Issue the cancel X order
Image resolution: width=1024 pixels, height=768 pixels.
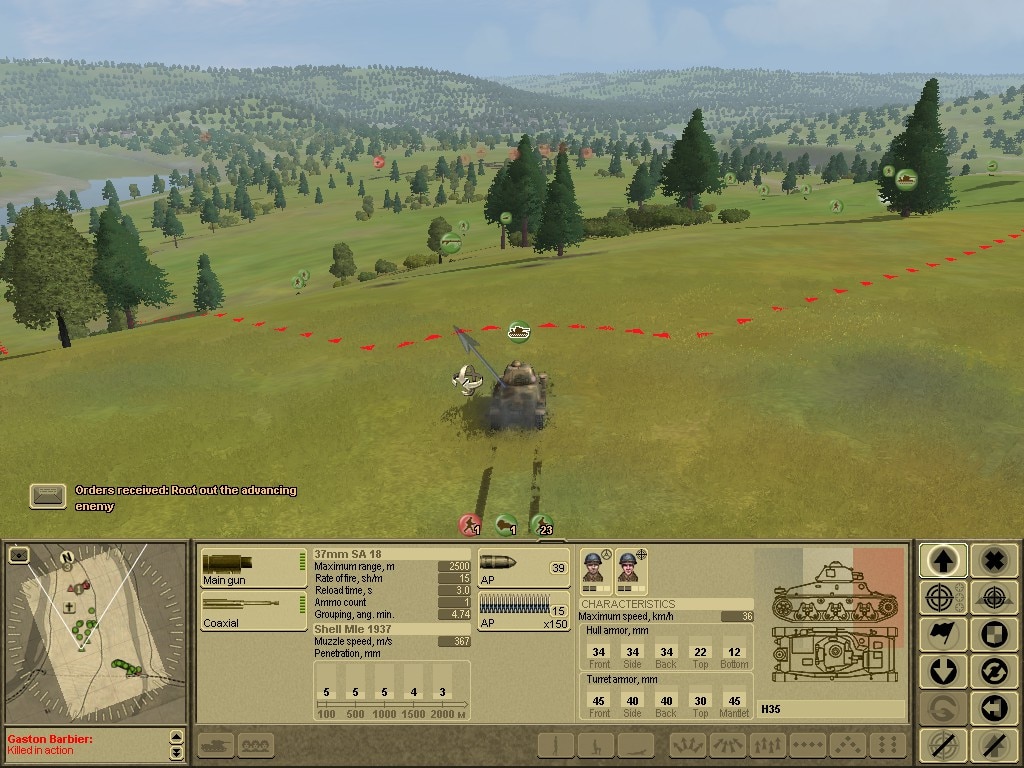(x=993, y=561)
